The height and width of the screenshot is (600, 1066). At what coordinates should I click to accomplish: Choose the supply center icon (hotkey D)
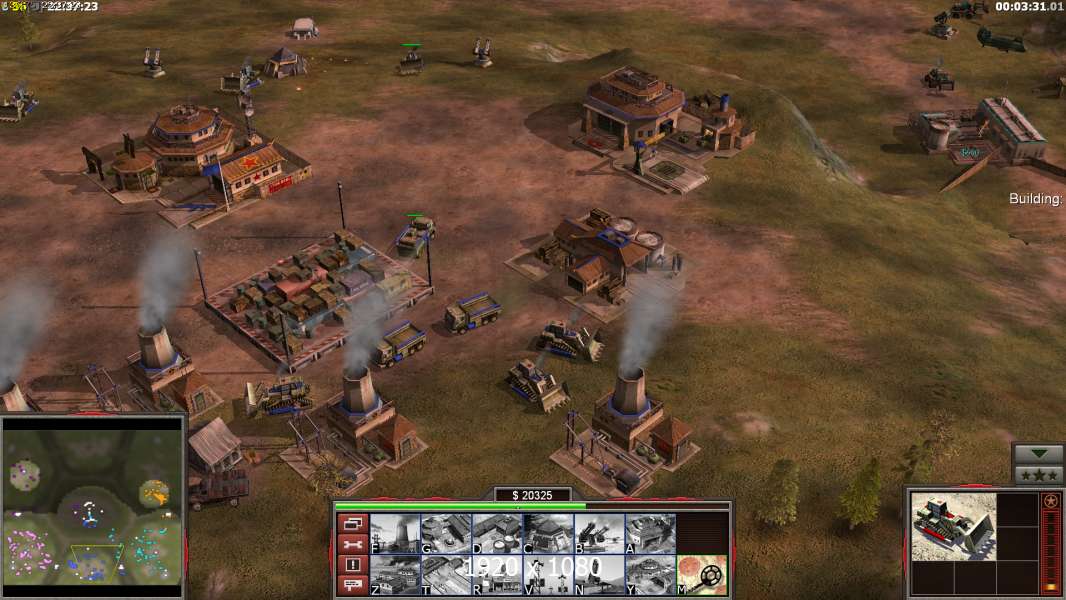click(x=497, y=534)
